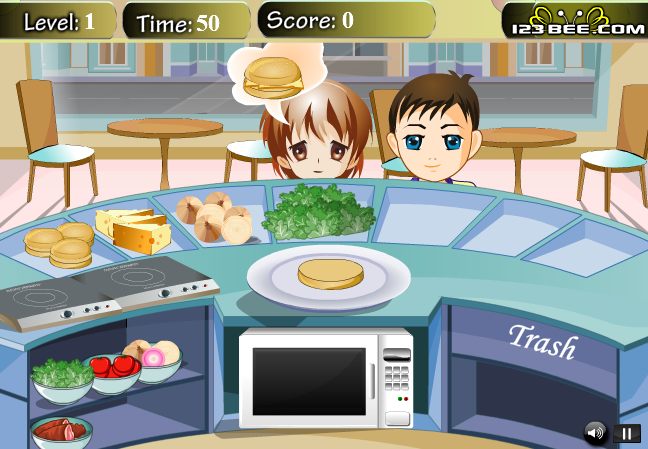Open the 123BEE.COM logo link
This screenshot has width=648, height=449.
click(574, 21)
